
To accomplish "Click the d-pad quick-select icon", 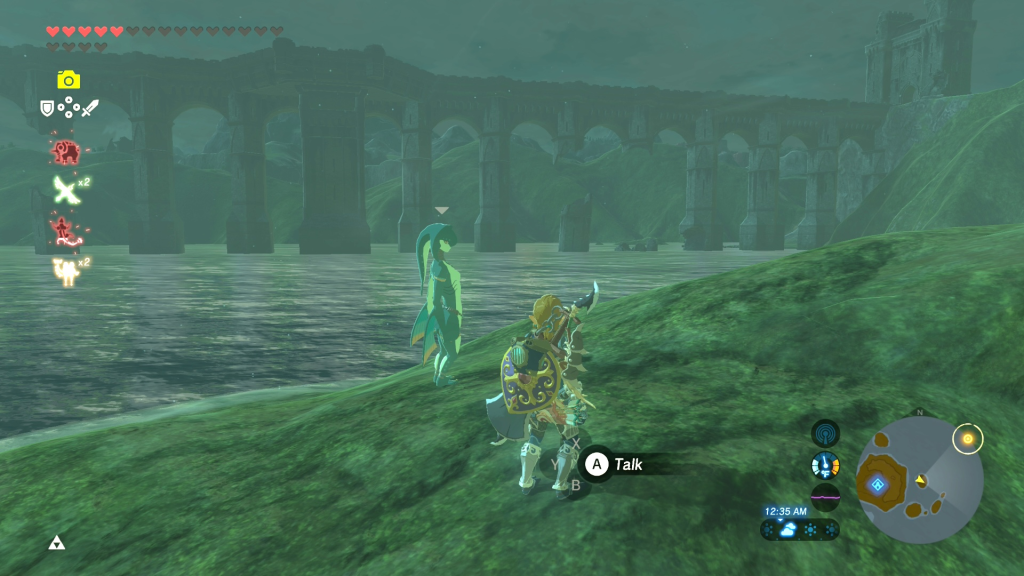I will pos(68,107).
